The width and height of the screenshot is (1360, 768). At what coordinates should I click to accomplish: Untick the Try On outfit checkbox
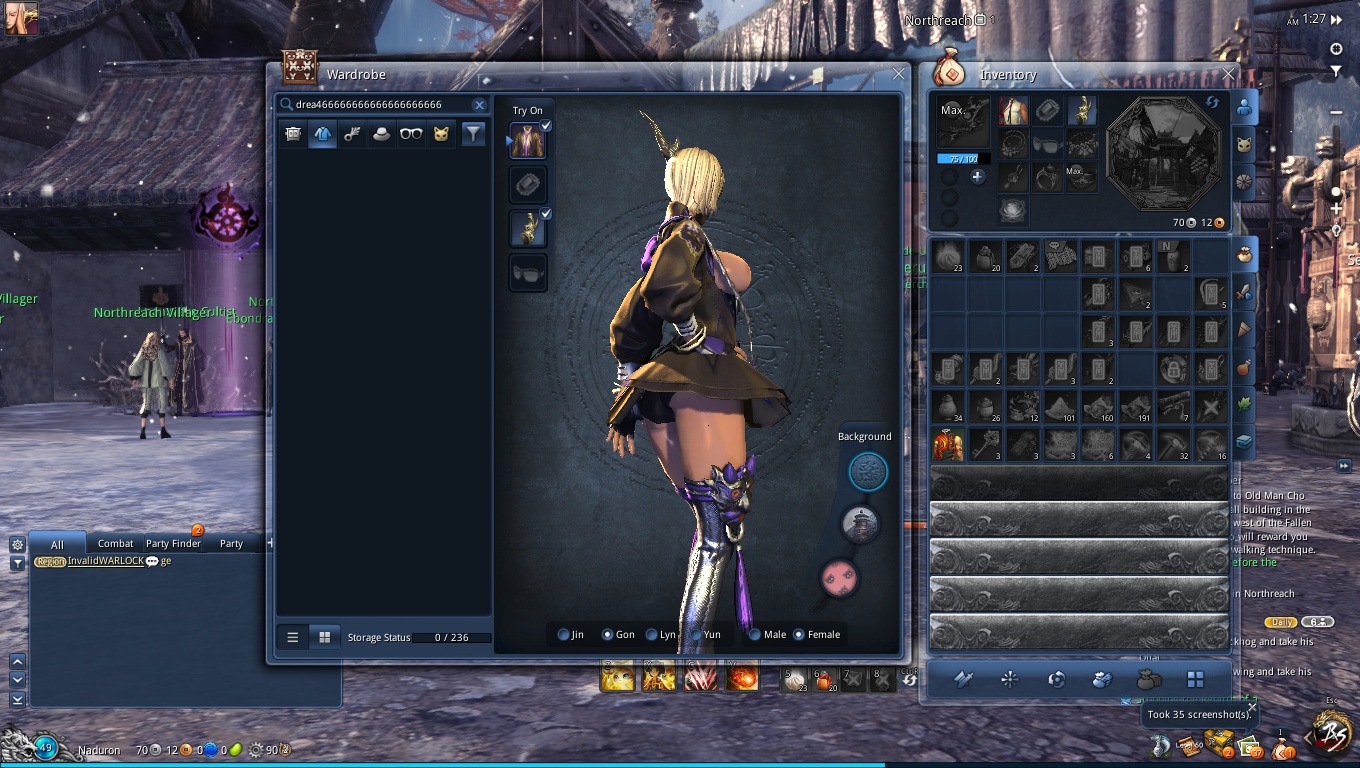[546, 127]
